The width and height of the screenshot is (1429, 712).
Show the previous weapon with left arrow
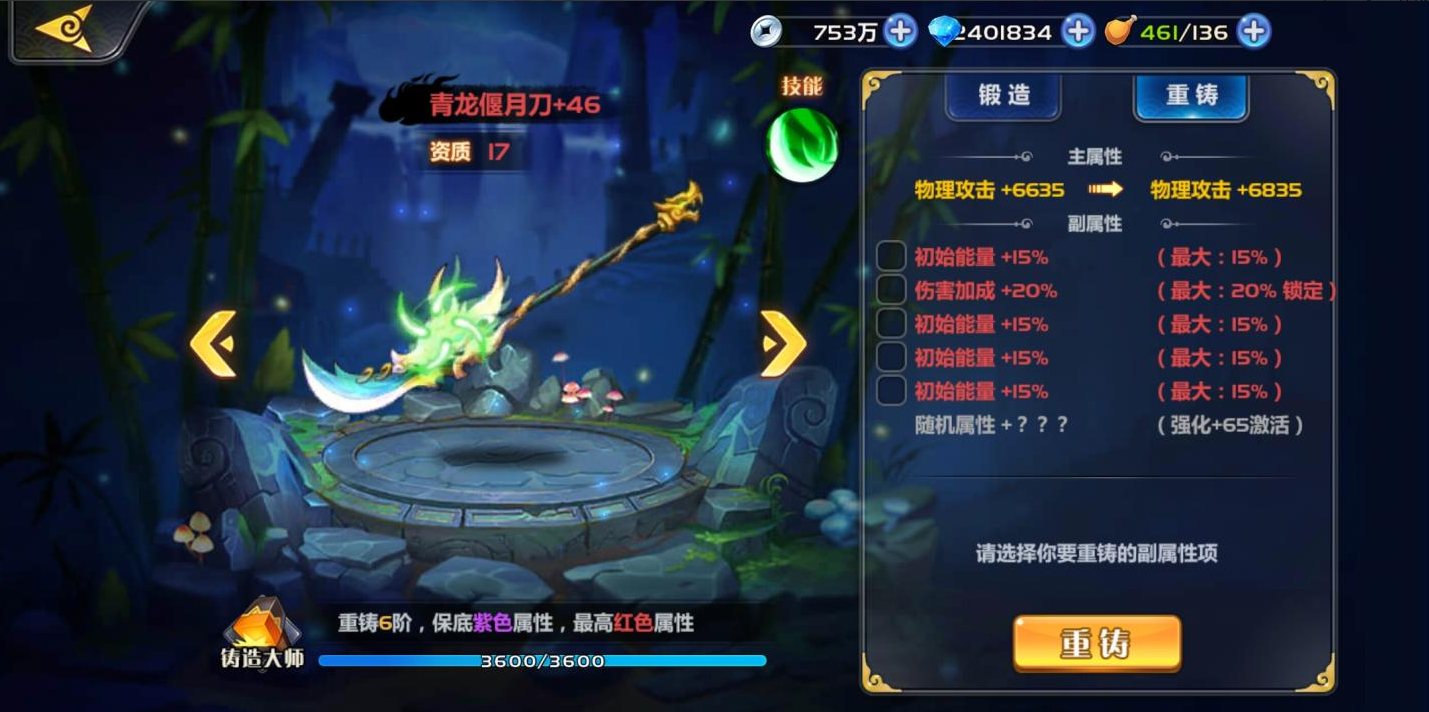(213, 344)
